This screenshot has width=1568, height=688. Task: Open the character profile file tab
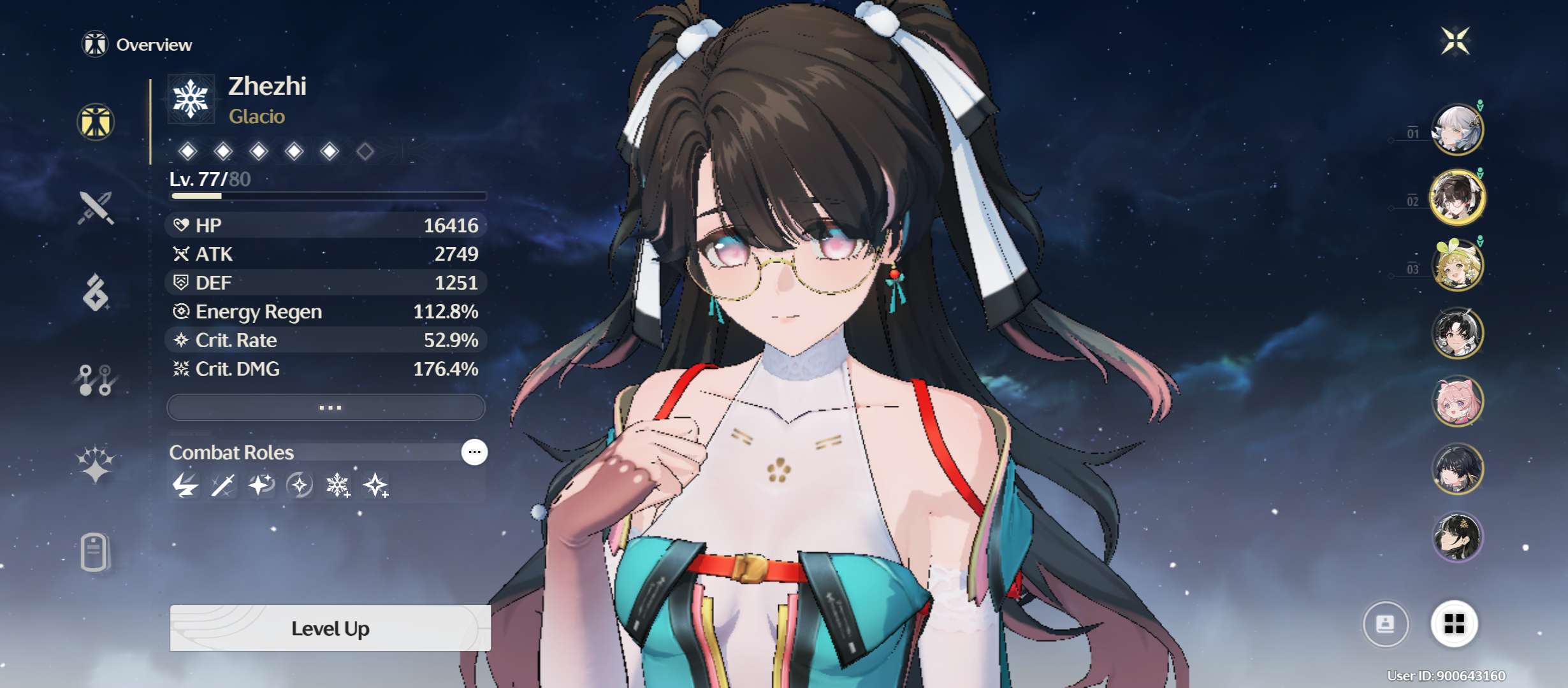(96, 552)
